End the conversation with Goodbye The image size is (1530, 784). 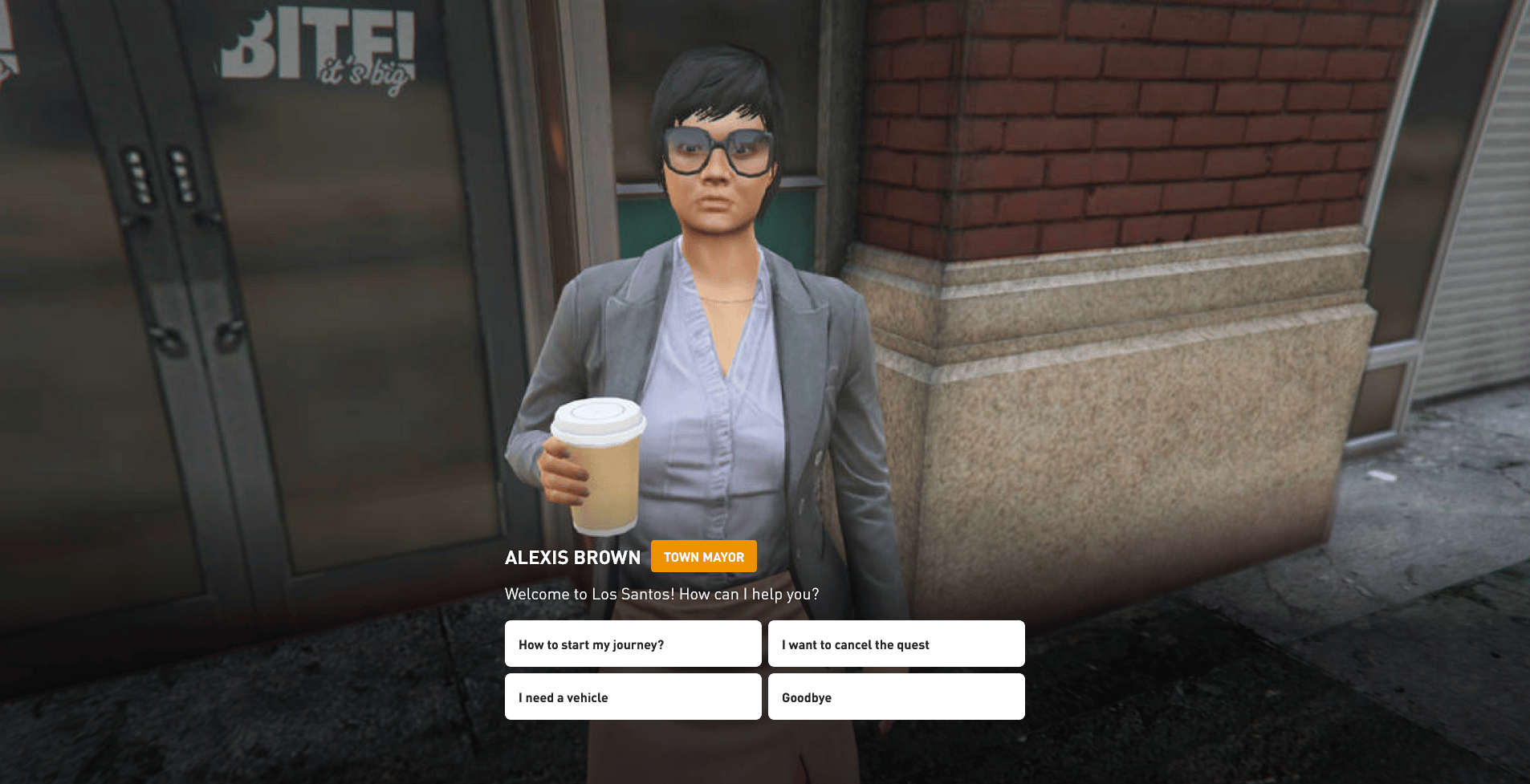click(x=896, y=697)
